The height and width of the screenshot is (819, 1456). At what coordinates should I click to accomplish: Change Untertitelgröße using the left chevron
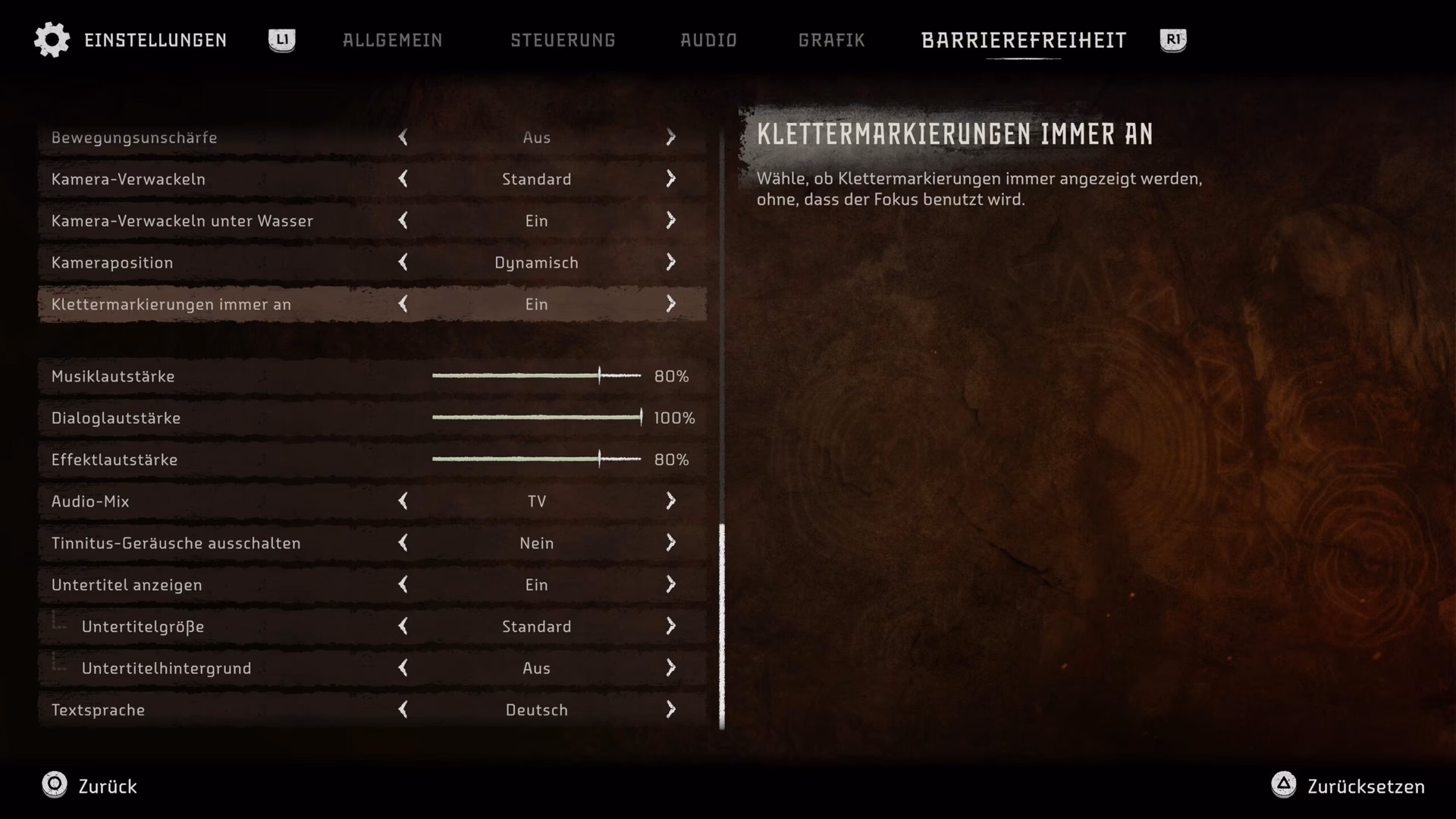click(x=404, y=626)
